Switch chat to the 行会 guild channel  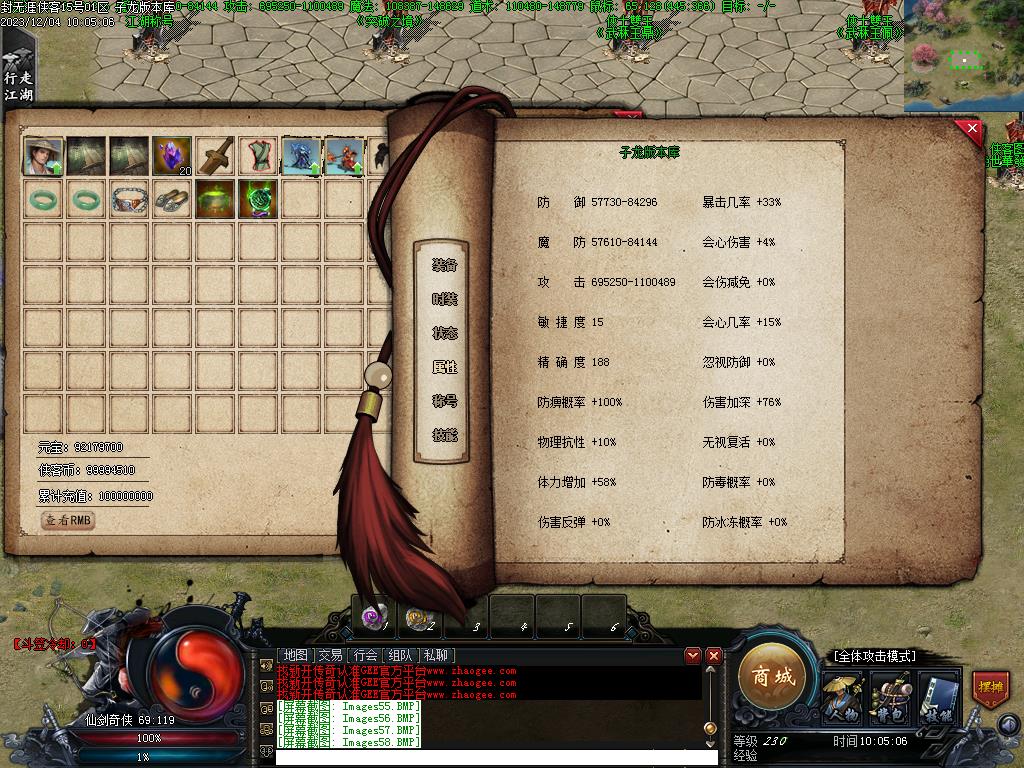click(365, 655)
